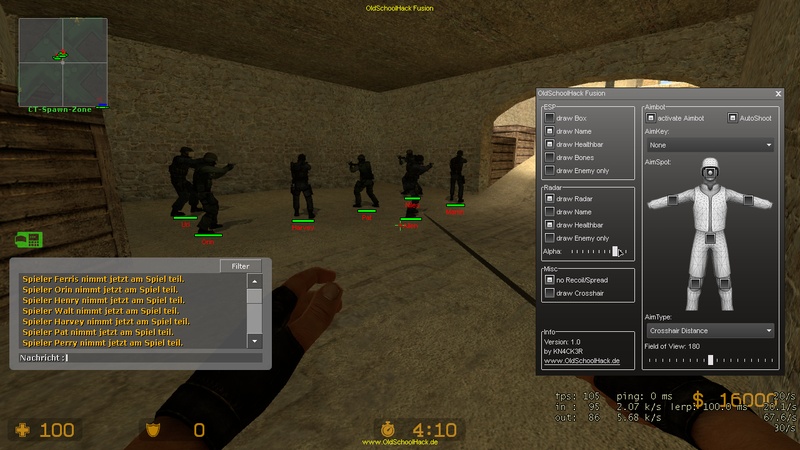
Task: Toggle the ESP draw Enemy only checkbox
Action: [550, 170]
